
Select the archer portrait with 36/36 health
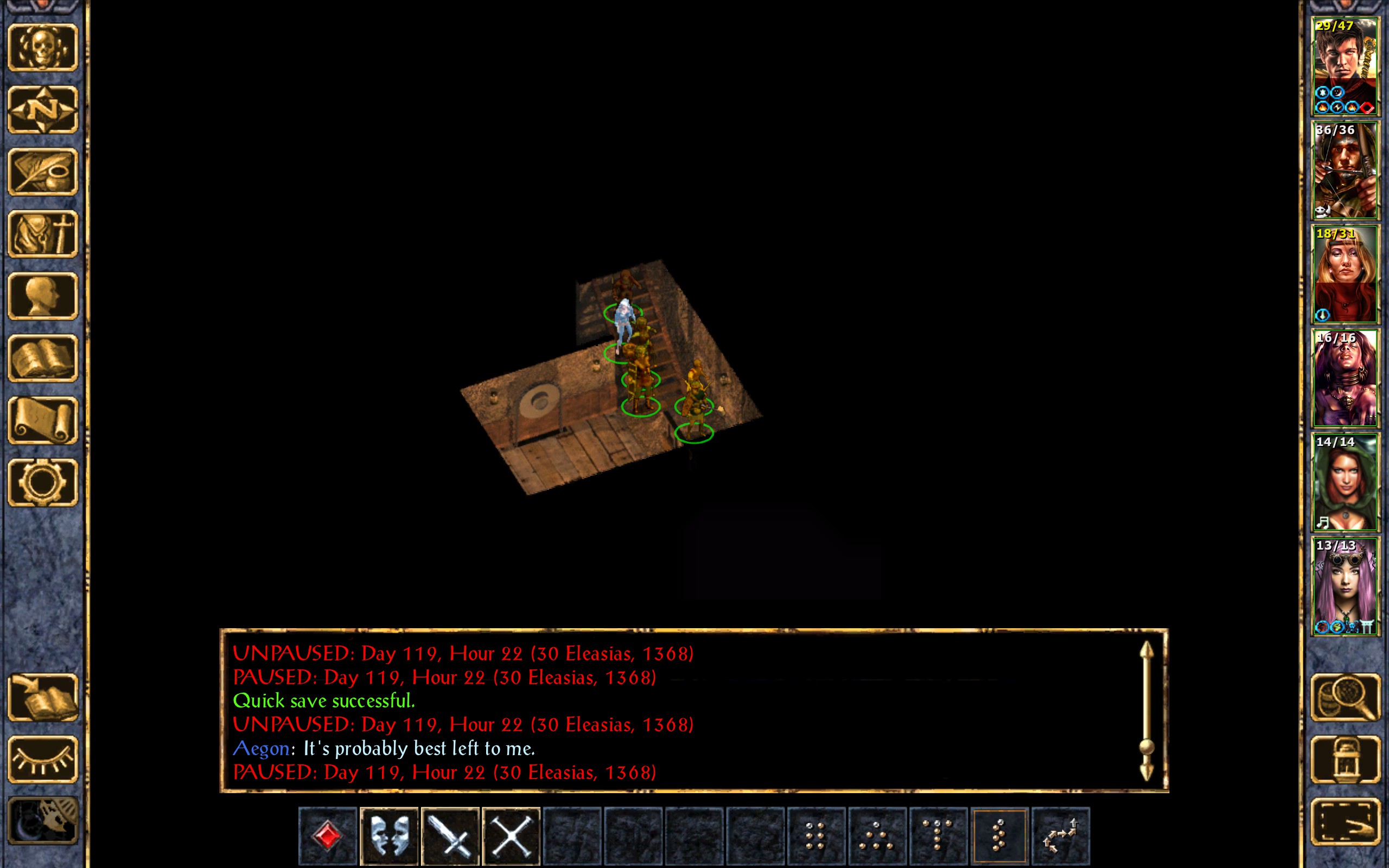click(1345, 170)
